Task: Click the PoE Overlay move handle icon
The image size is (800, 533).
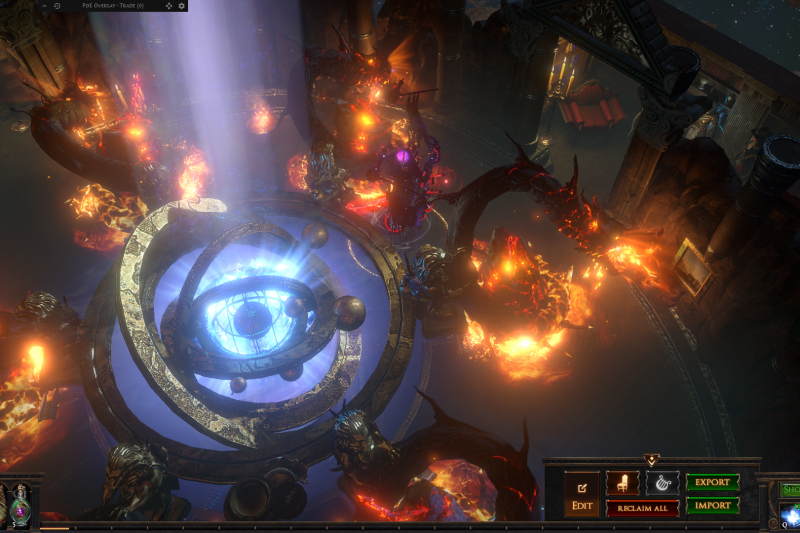Action: pos(168,6)
